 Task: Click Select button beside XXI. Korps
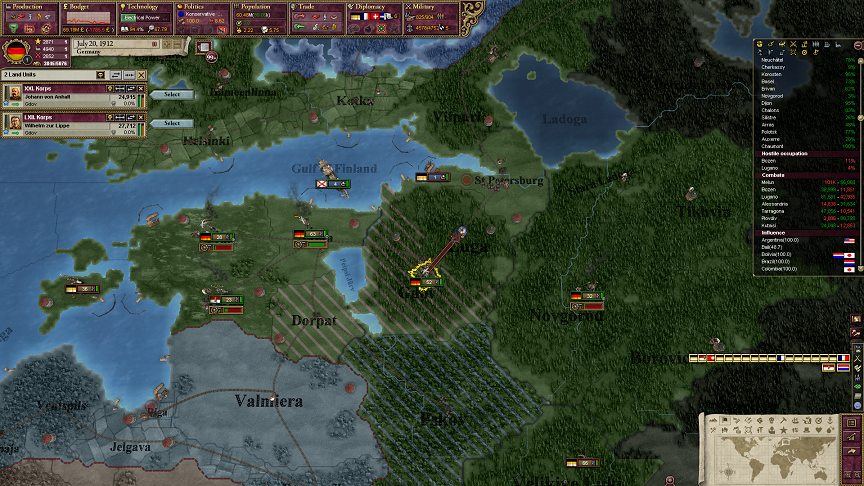[172, 95]
